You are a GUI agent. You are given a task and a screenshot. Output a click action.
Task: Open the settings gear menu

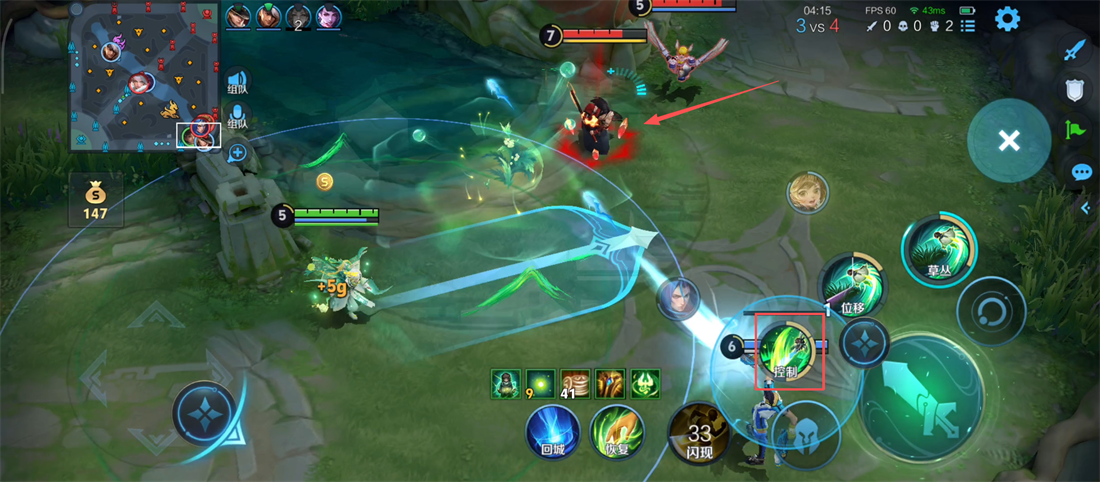coord(1007,19)
